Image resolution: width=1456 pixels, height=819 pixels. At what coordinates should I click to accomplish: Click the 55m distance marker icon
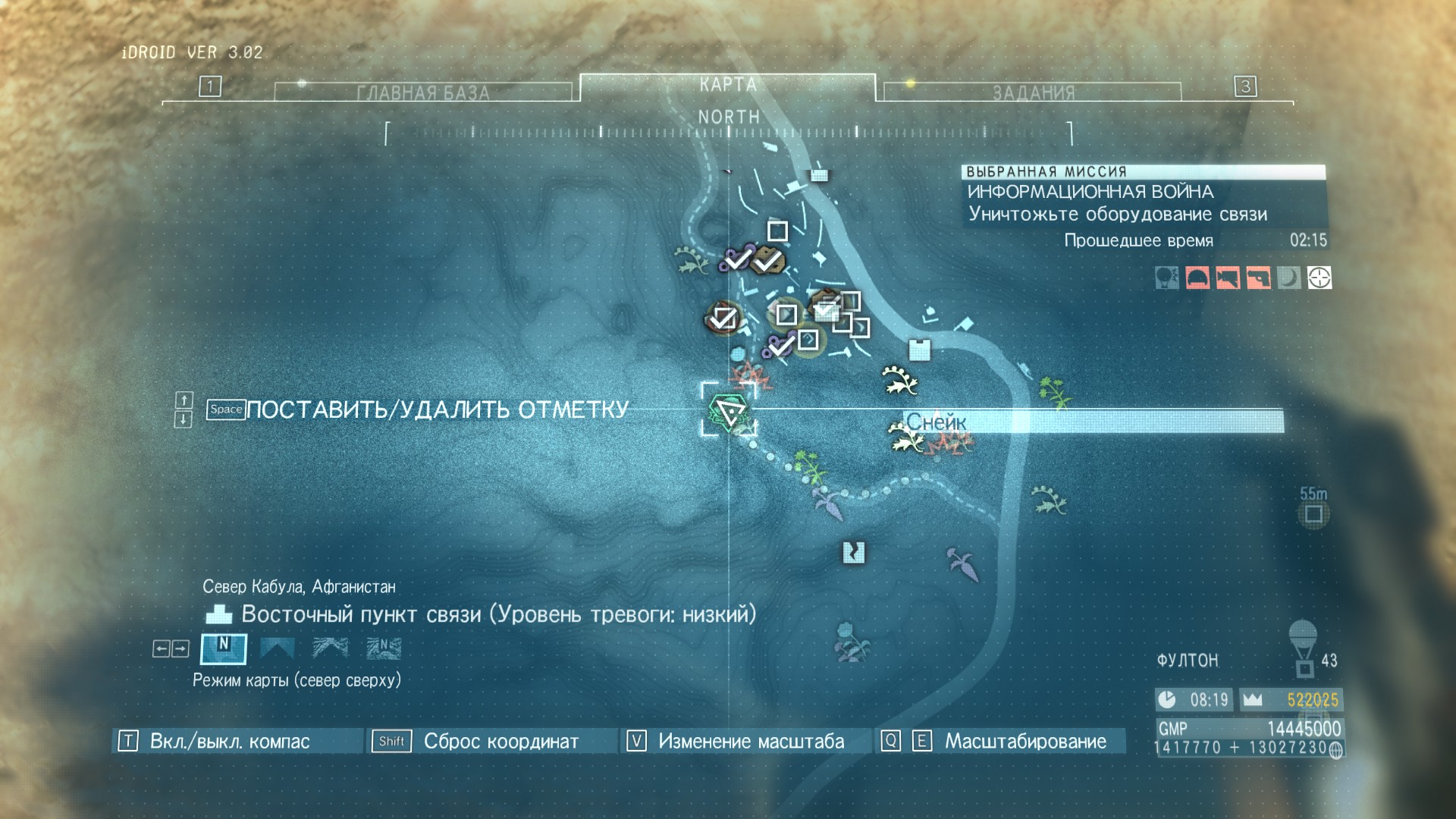click(x=1313, y=515)
